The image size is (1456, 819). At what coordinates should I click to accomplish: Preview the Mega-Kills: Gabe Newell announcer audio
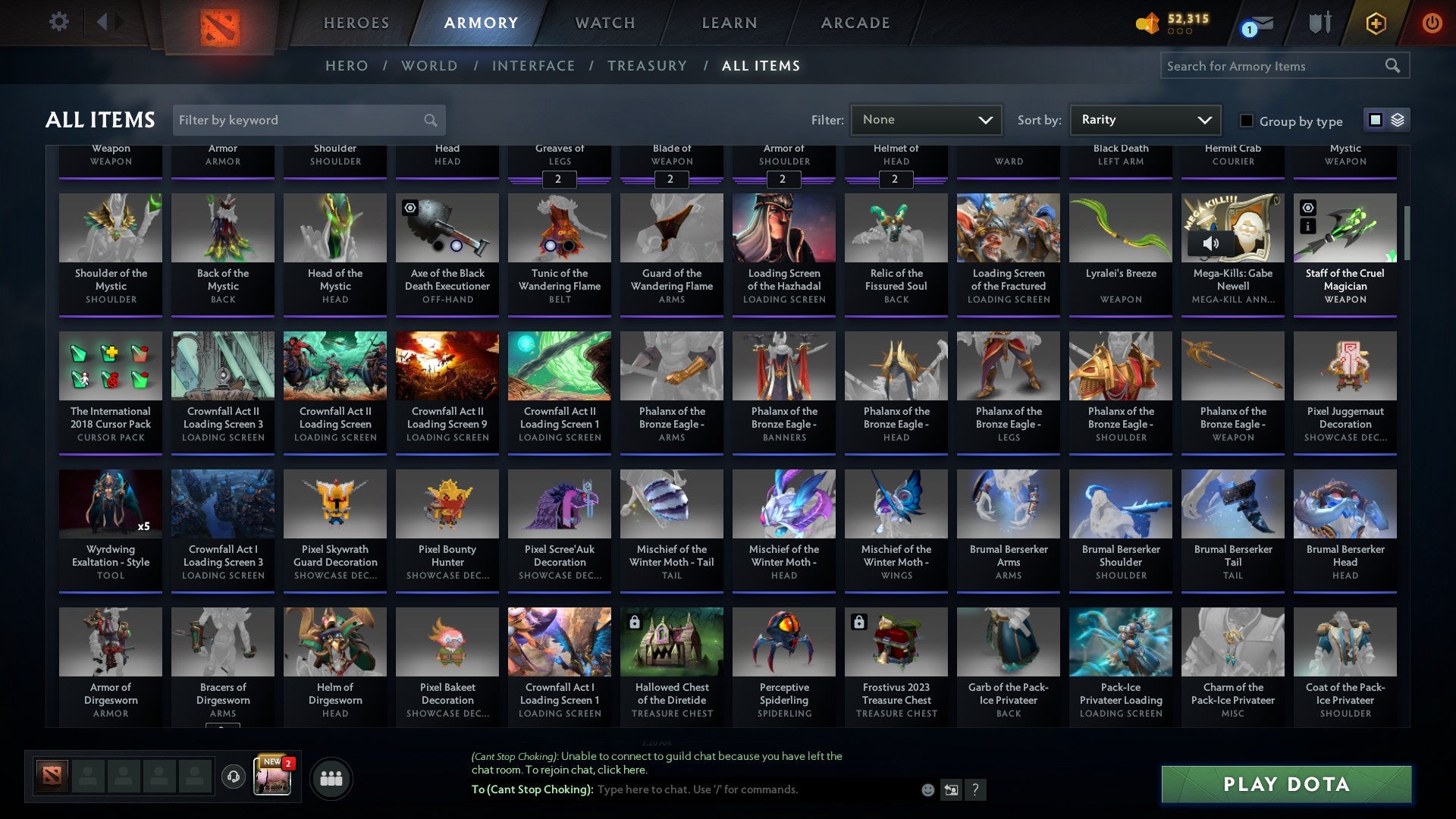point(1212,244)
